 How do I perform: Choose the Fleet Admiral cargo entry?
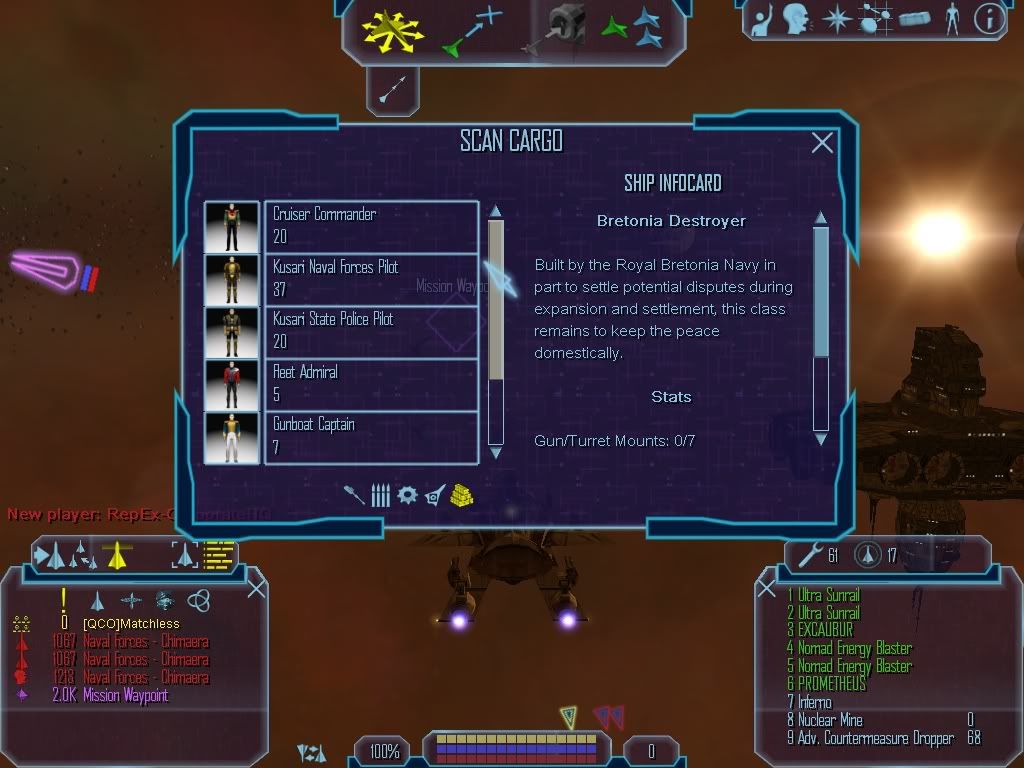point(370,384)
